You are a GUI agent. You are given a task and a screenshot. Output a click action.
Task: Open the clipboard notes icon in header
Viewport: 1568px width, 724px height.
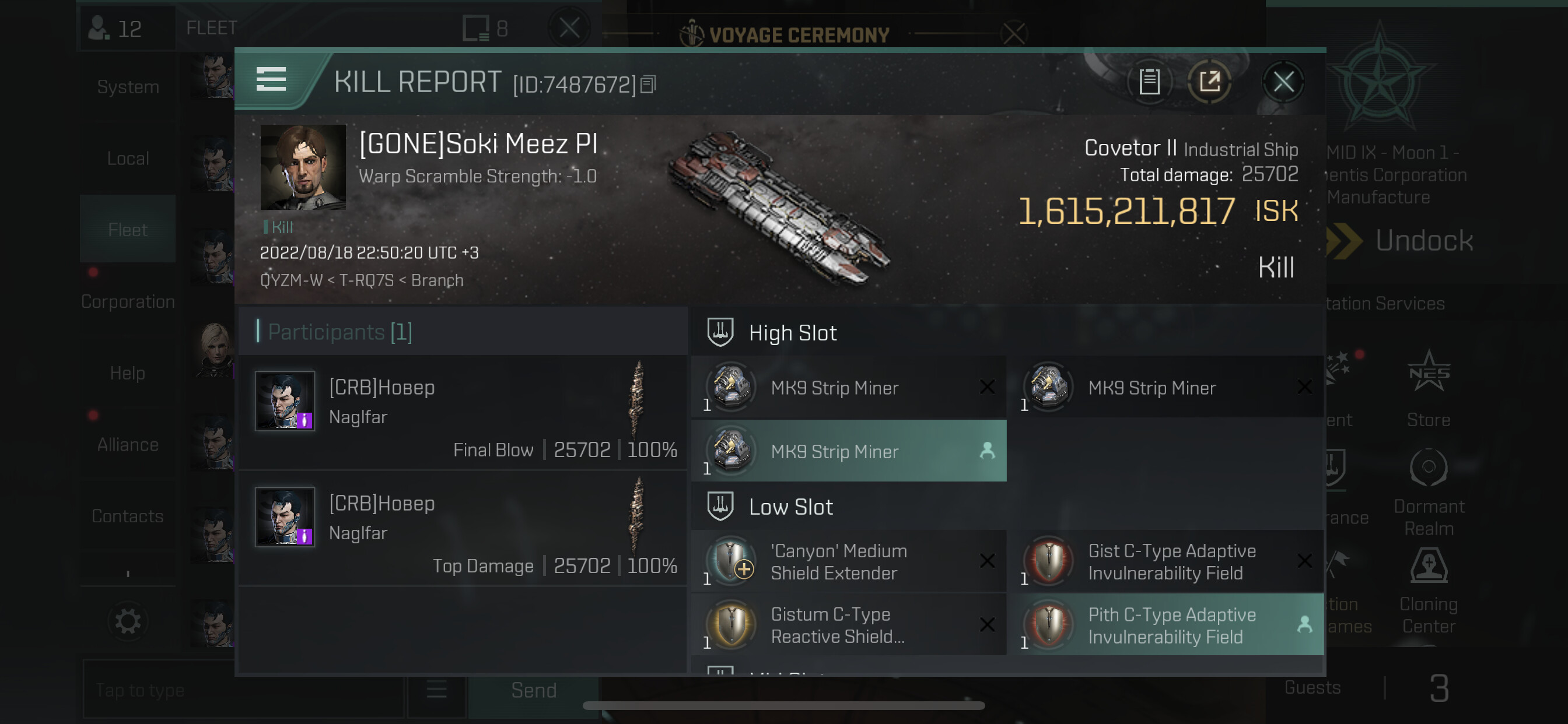pyautogui.click(x=1149, y=82)
